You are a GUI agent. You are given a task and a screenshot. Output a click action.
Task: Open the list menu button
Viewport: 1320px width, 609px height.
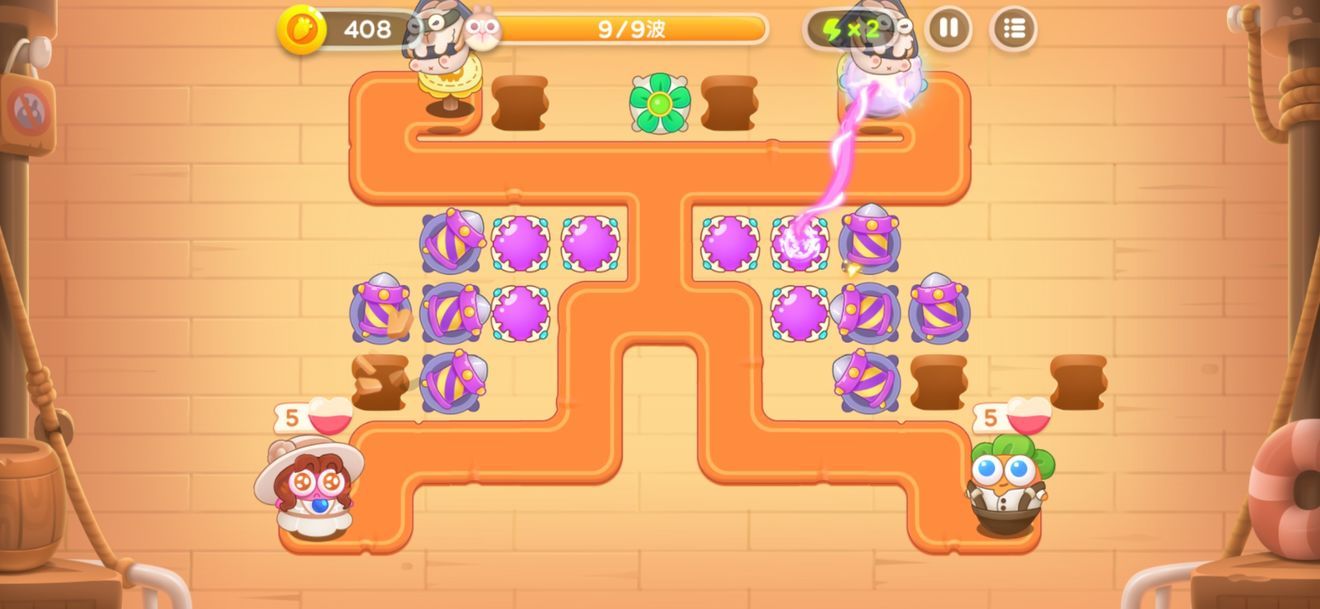pyautogui.click(x=1013, y=28)
